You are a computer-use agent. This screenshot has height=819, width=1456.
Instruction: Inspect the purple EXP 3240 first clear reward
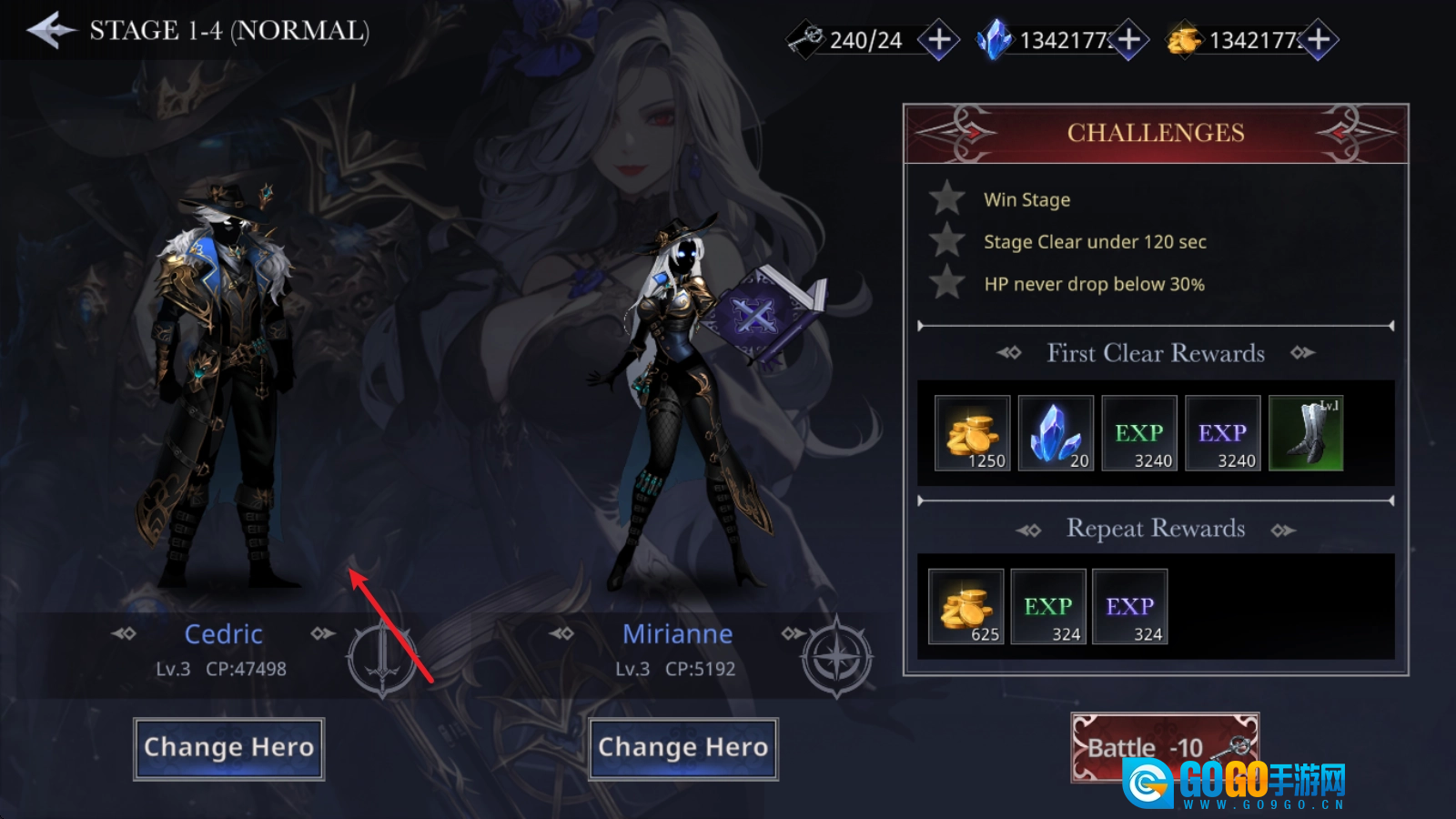coord(1223,433)
